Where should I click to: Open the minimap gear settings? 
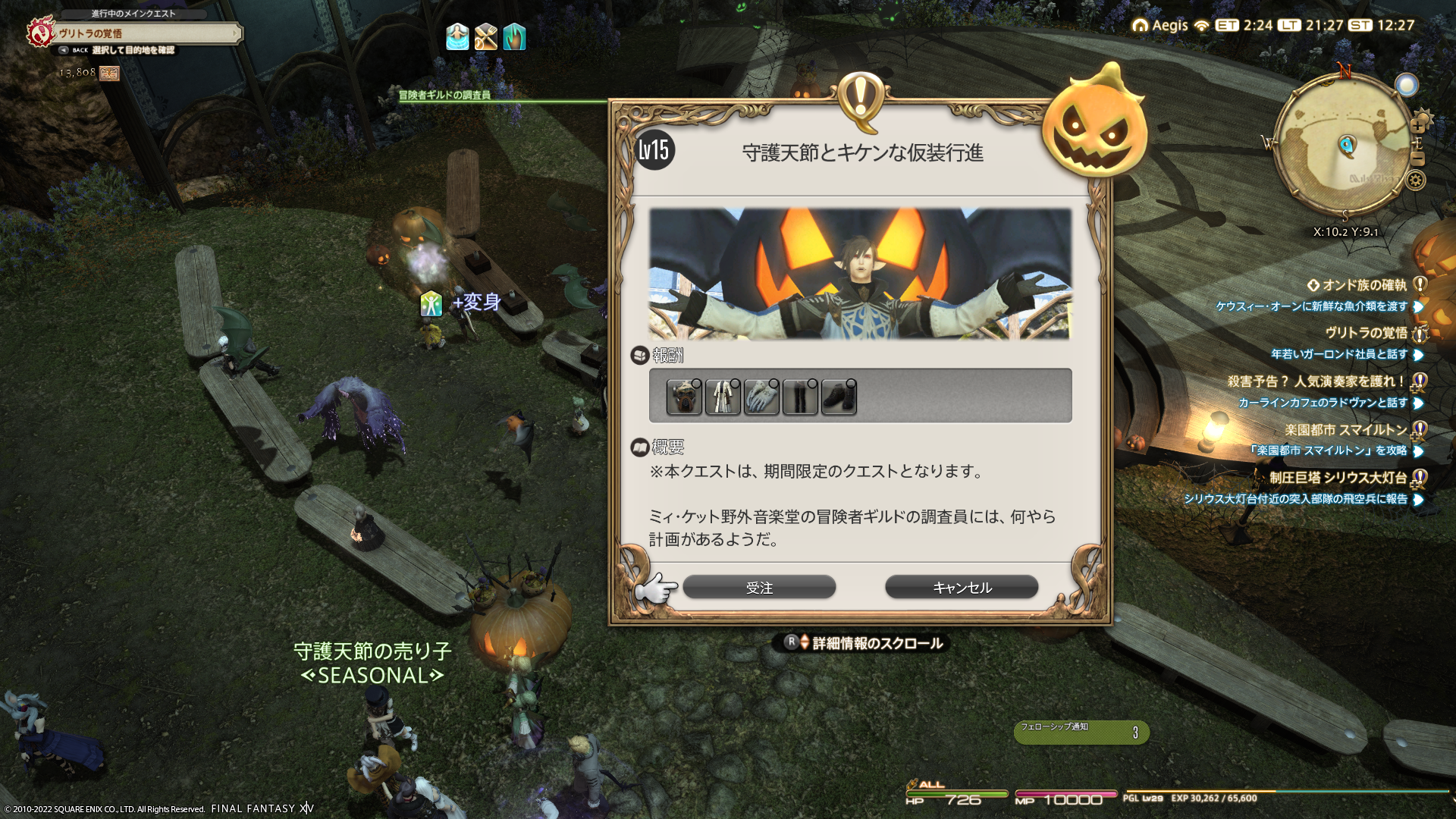pos(1415,180)
